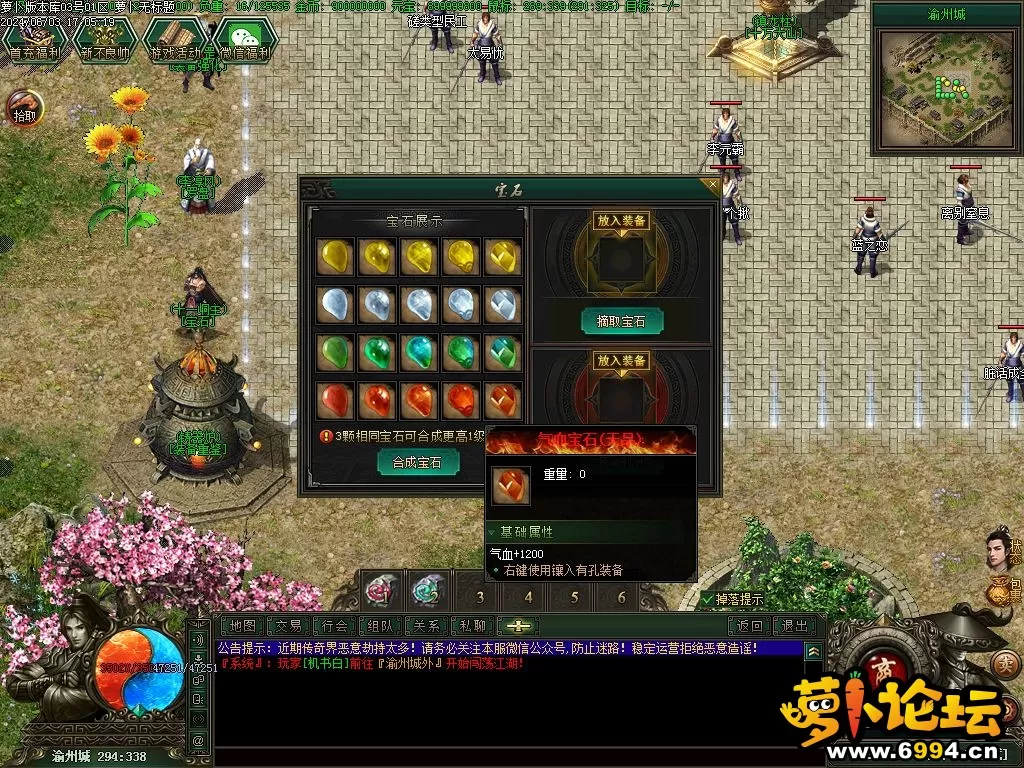Select the first yellow gem in the showcase
This screenshot has height=768, width=1024.
pyautogui.click(x=333, y=257)
